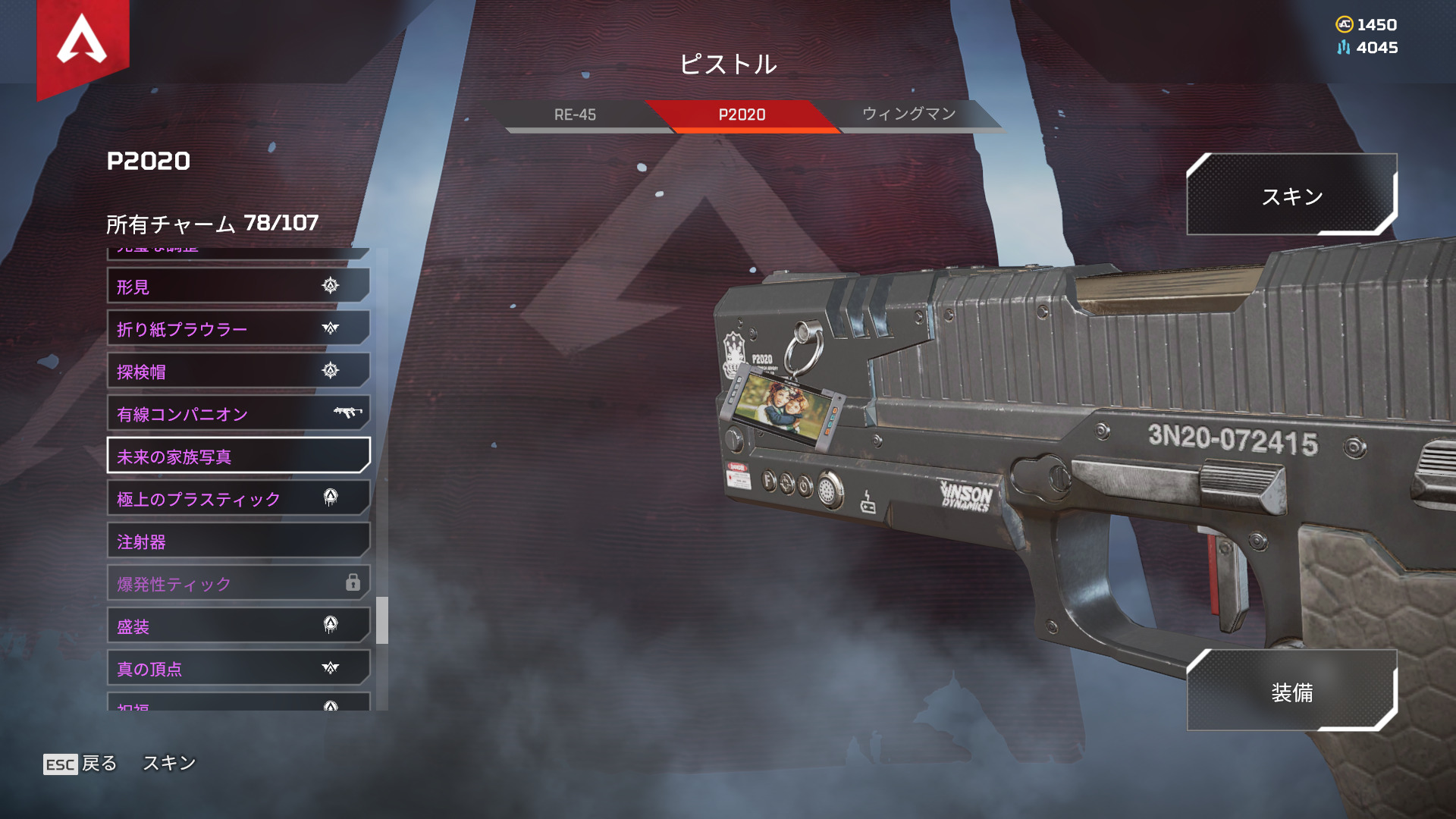Select the 注射器 charm row
This screenshot has width=1456, height=819.
pyautogui.click(x=238, y=541)
